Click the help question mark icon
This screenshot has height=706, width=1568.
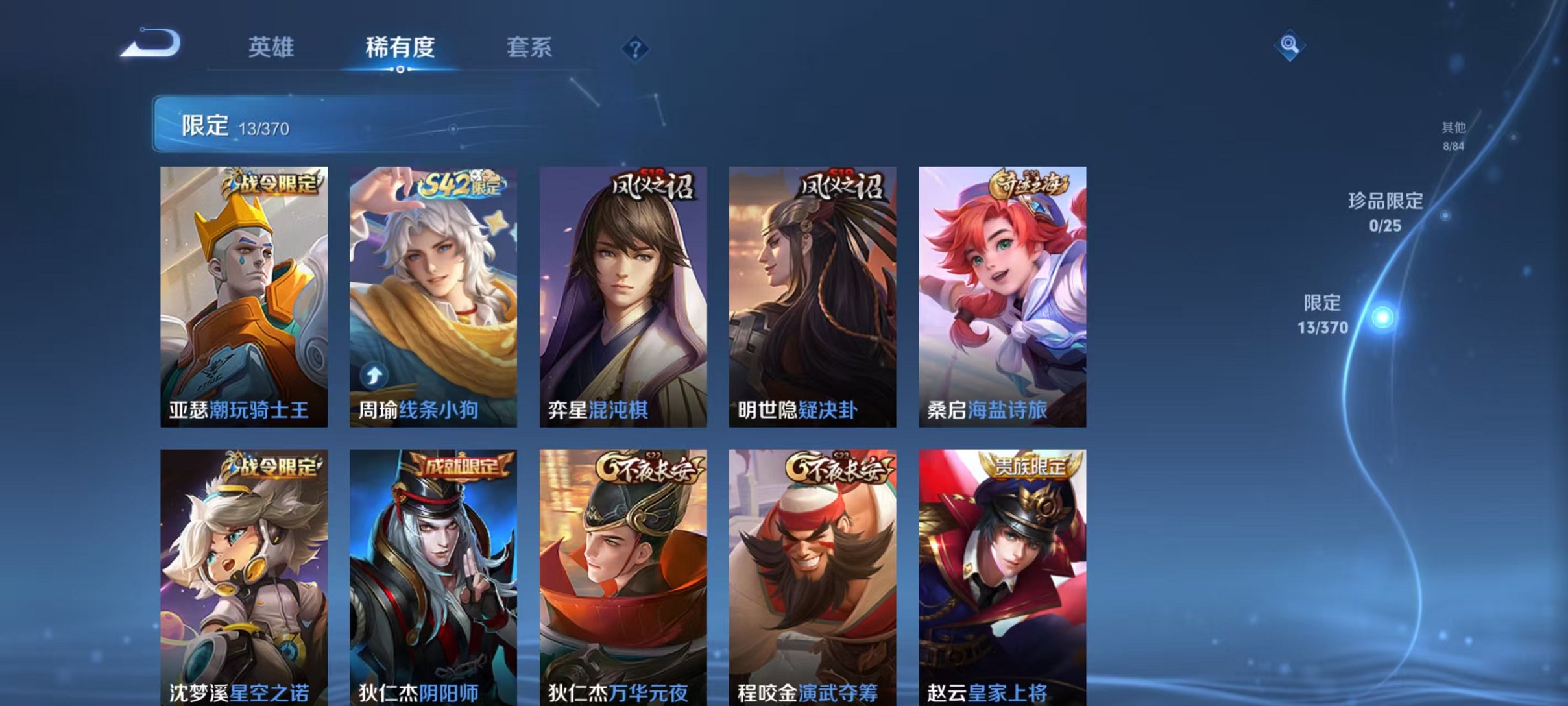click(637, 48)
